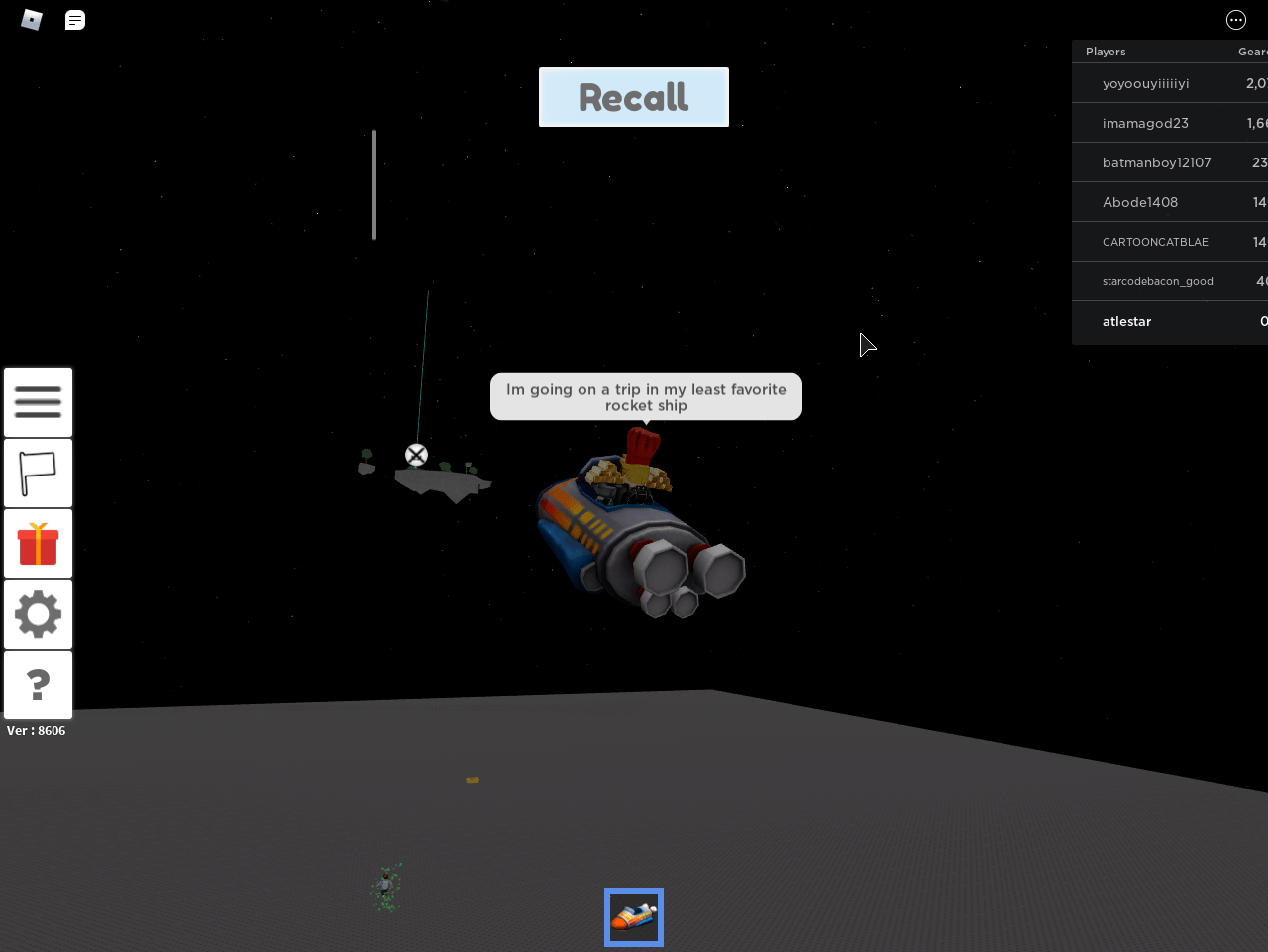Open the question mark help icon

click(38, 685)
